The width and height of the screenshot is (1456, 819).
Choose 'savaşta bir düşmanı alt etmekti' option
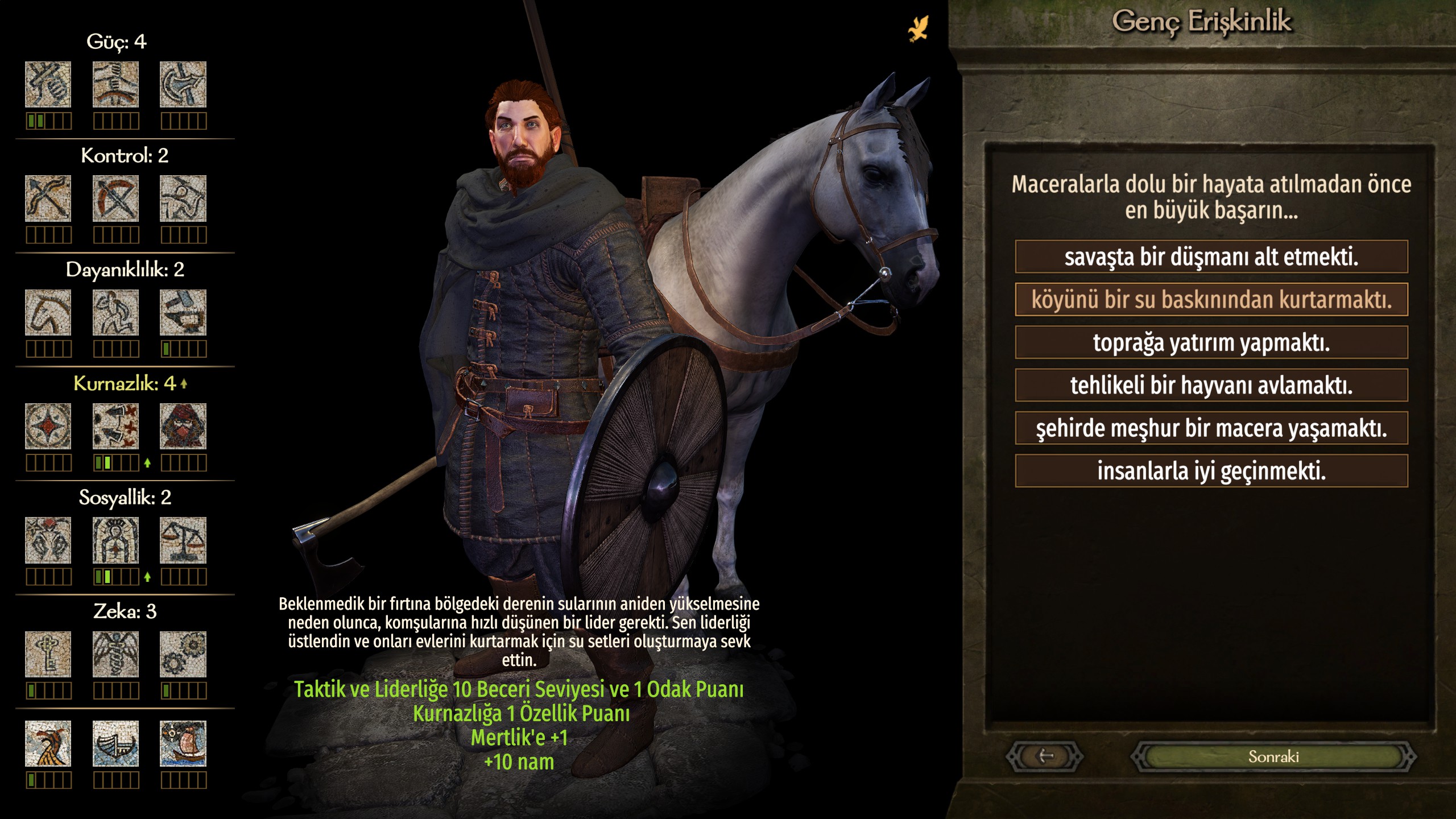(1211, 257)
